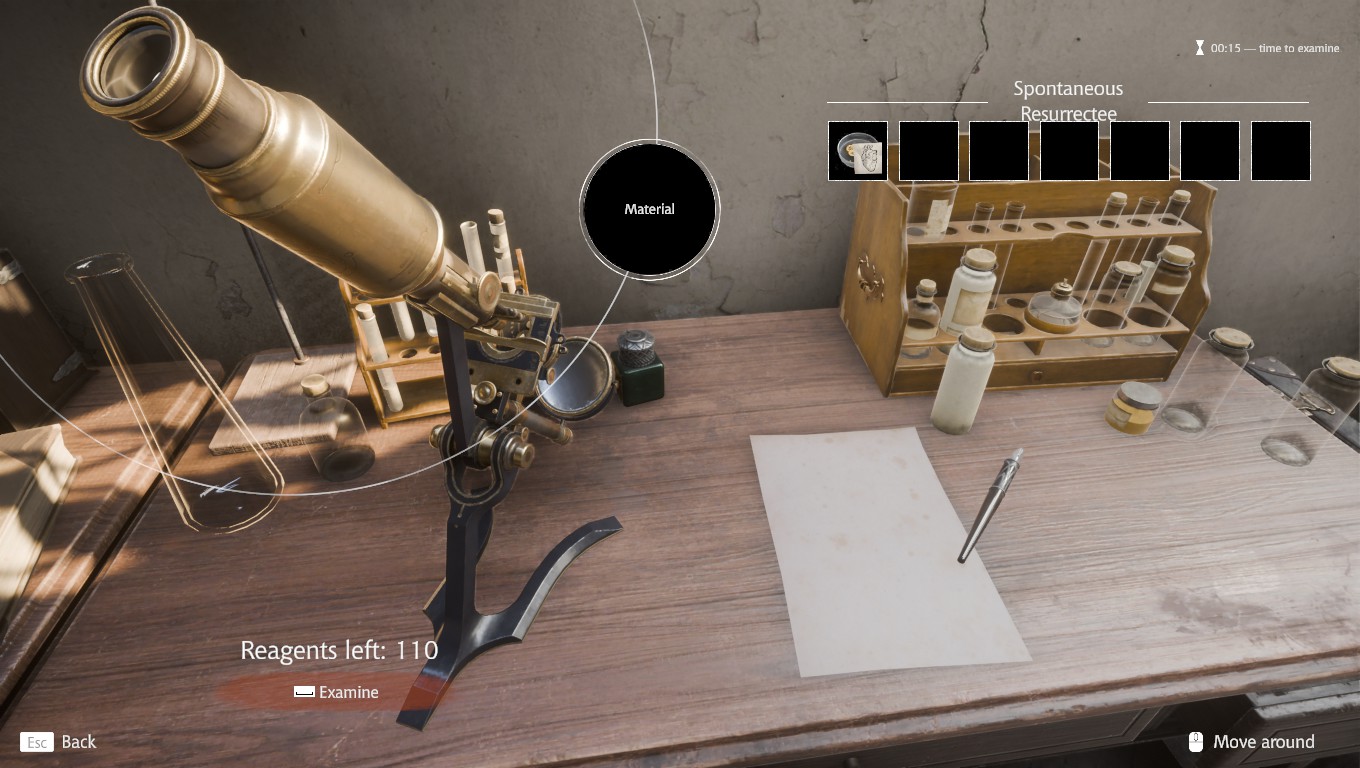The height and width of the screenshot is (768, 1360).
Task: Click the Examine button
Action: coord(336,692)
